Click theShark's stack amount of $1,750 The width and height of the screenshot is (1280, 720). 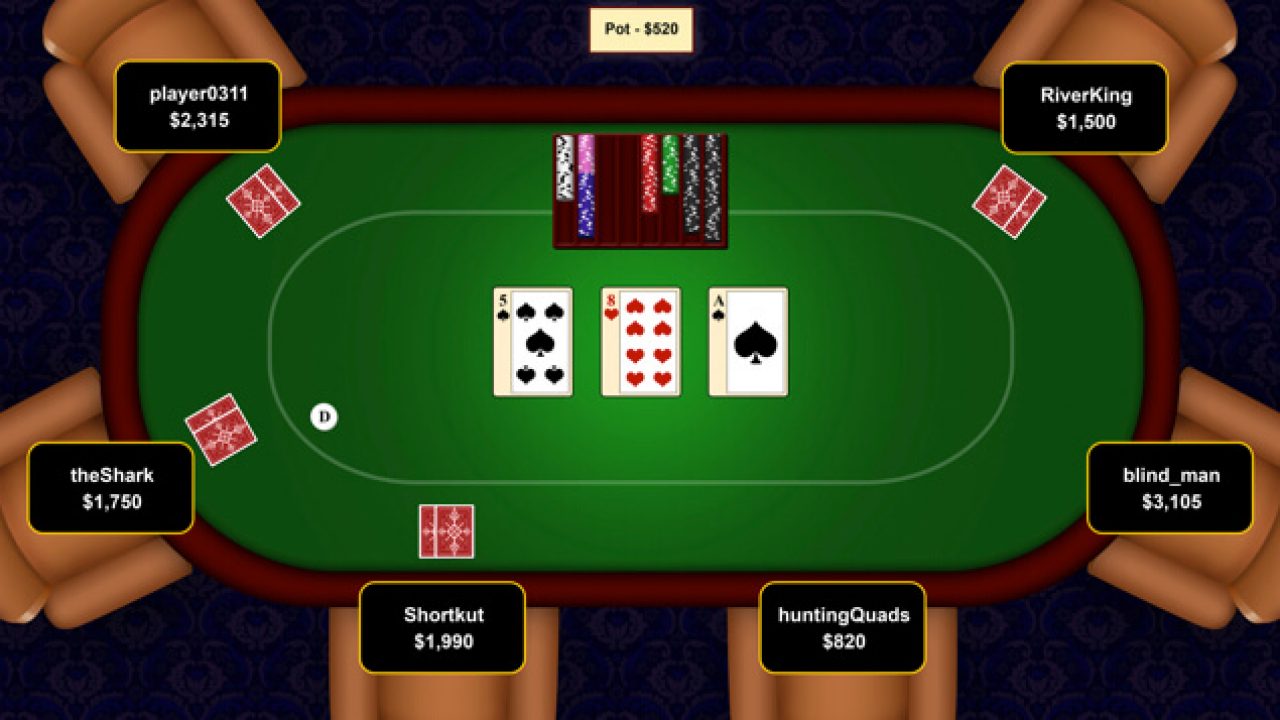point(114,504)
